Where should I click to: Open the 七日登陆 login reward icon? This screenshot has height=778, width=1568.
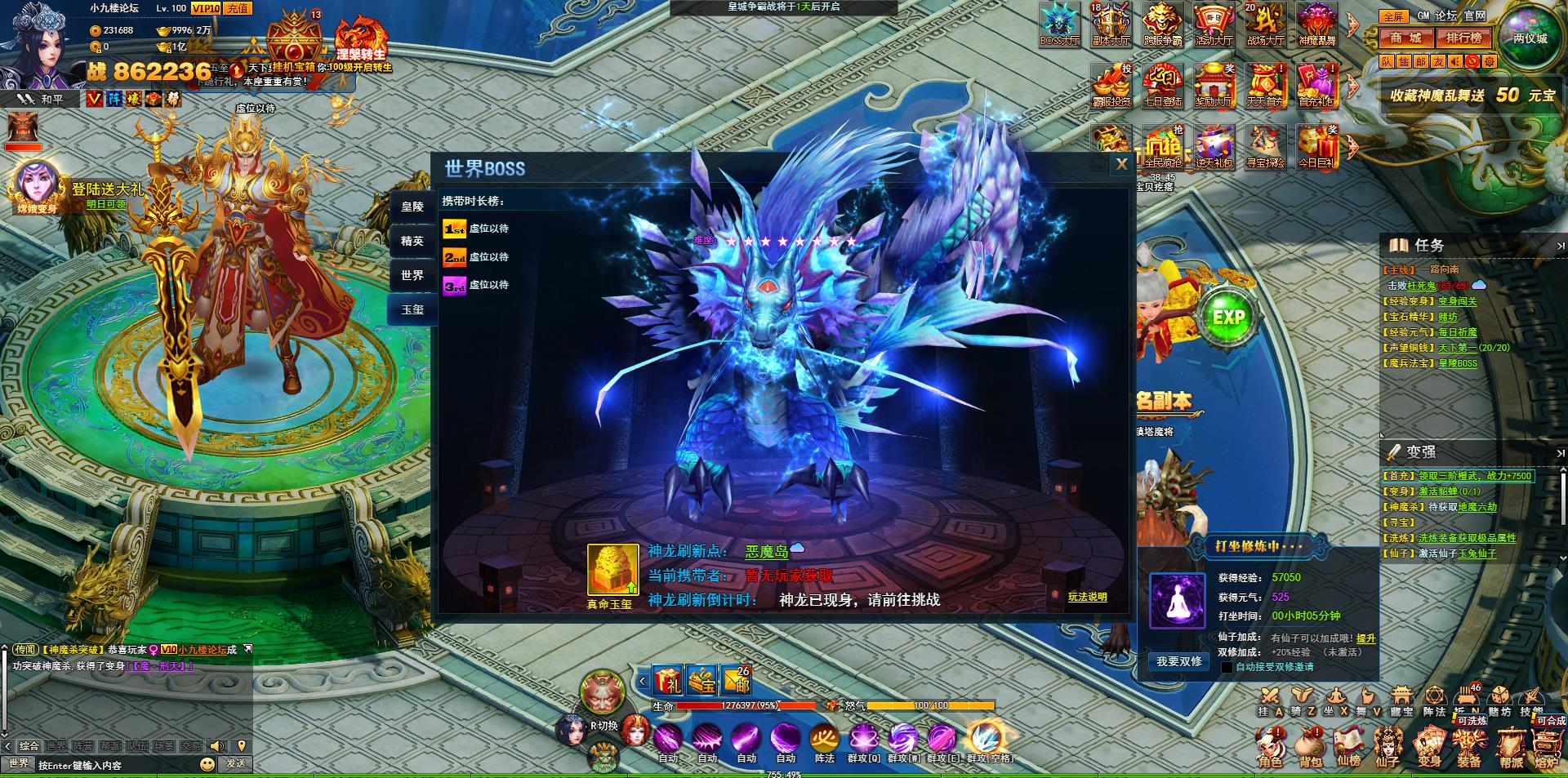pyautogui.click(x=1162, y=86)
